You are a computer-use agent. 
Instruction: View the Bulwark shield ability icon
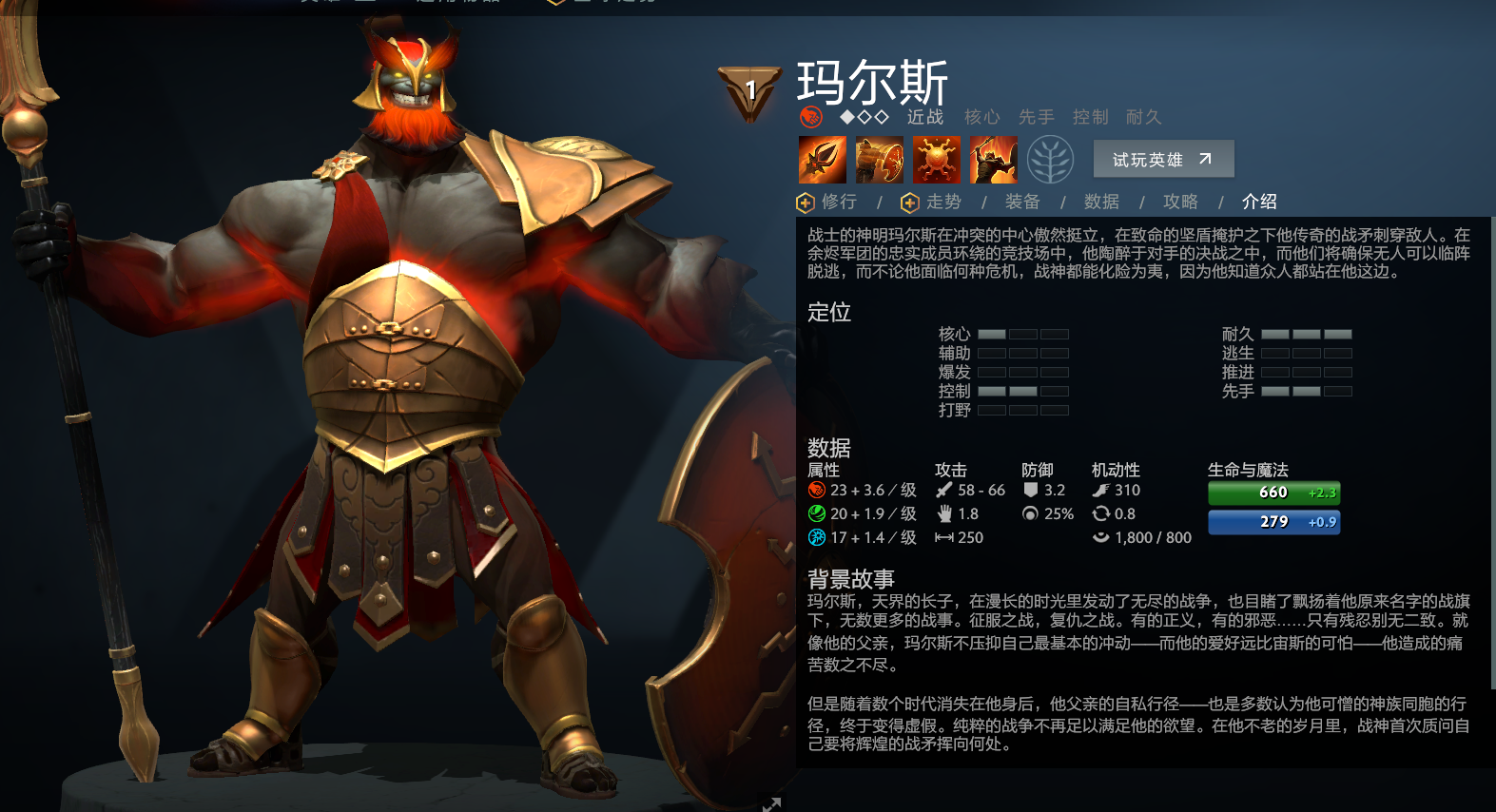[936, 159]
